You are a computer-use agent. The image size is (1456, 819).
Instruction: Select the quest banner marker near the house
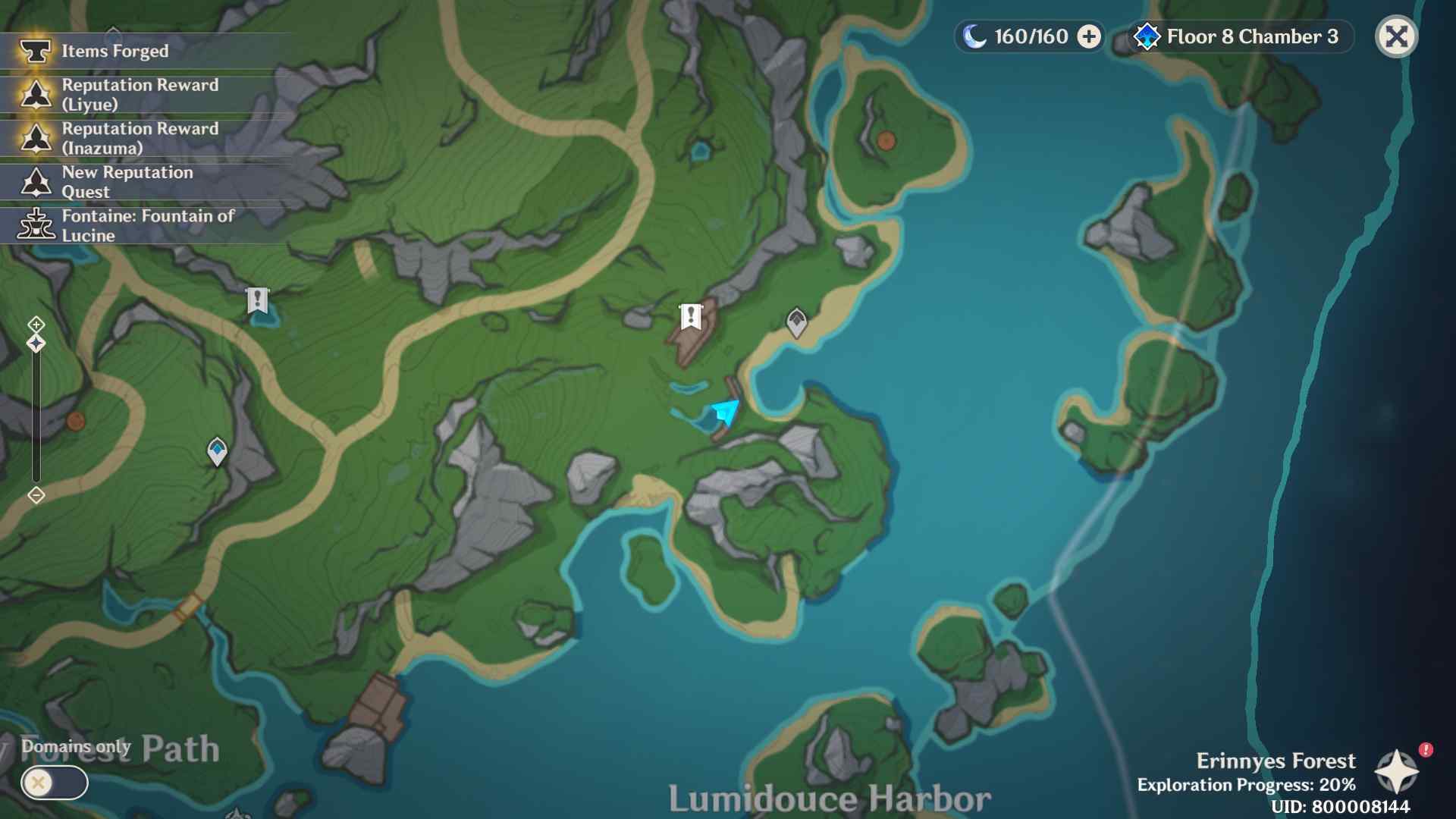click(690, 316)
